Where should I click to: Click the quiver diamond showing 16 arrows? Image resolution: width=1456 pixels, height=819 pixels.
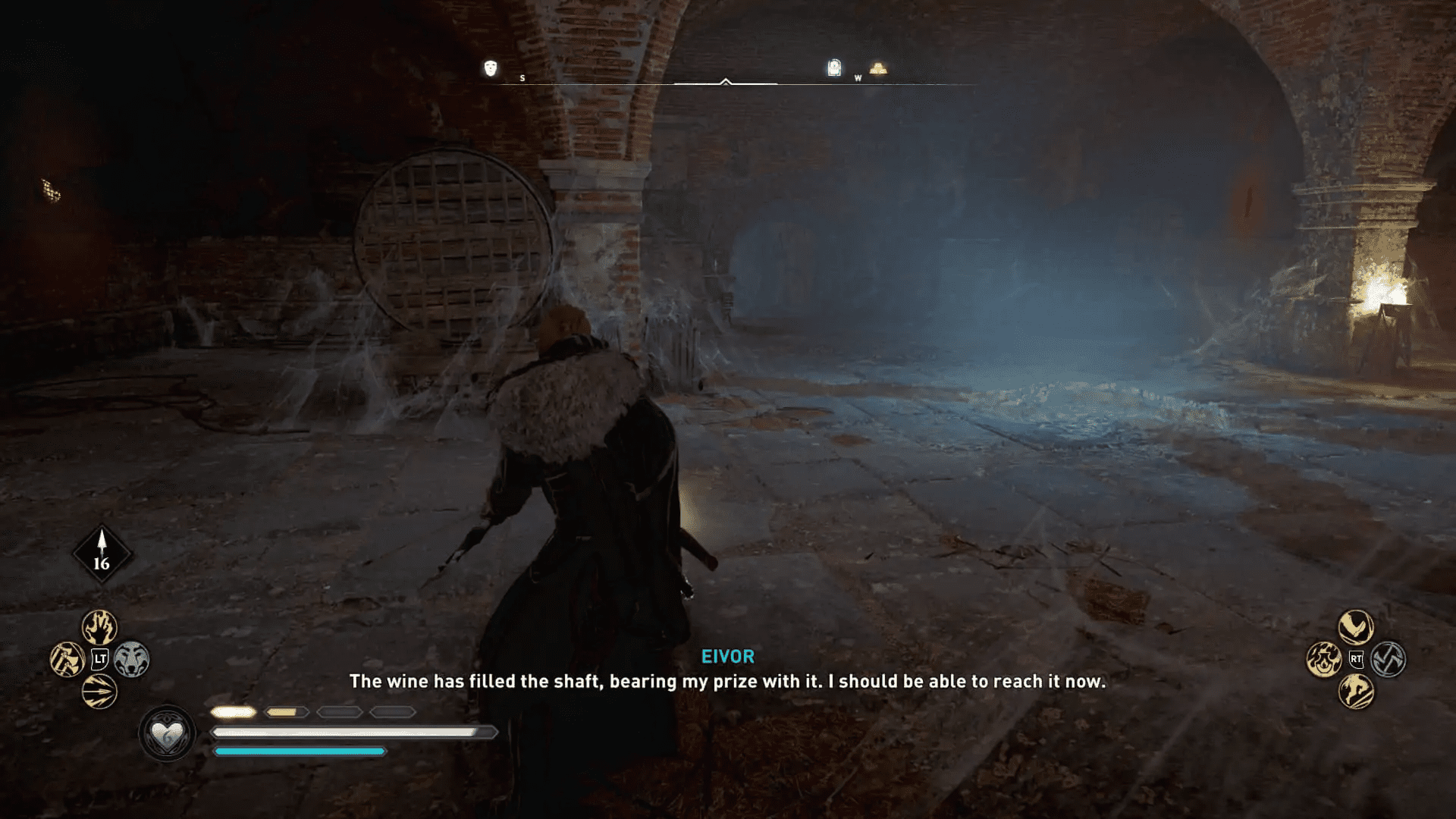point(102,554)
